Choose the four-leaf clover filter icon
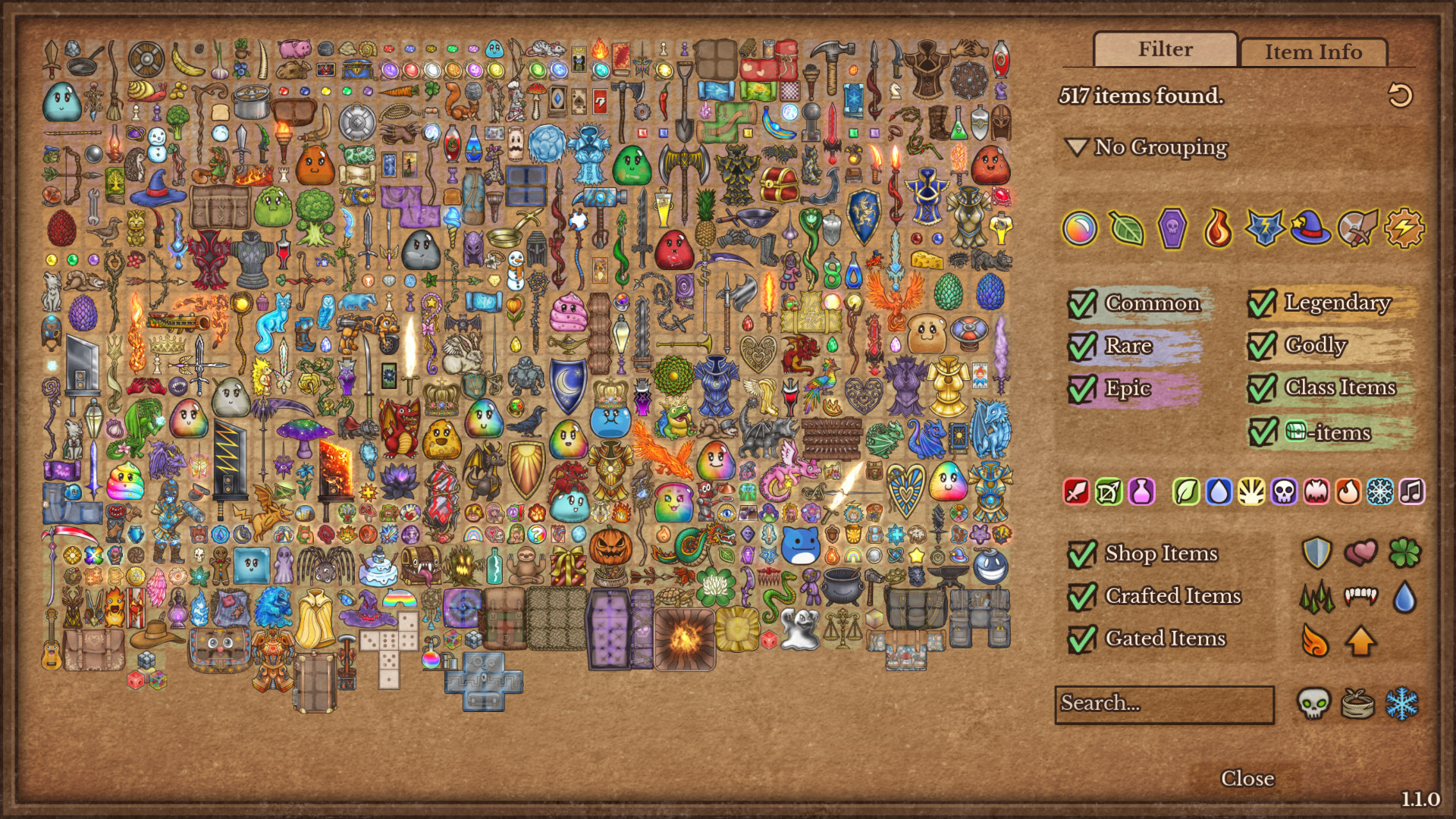The height and width of the screenshot is (819, 1456). click(x=1404, y=553)
